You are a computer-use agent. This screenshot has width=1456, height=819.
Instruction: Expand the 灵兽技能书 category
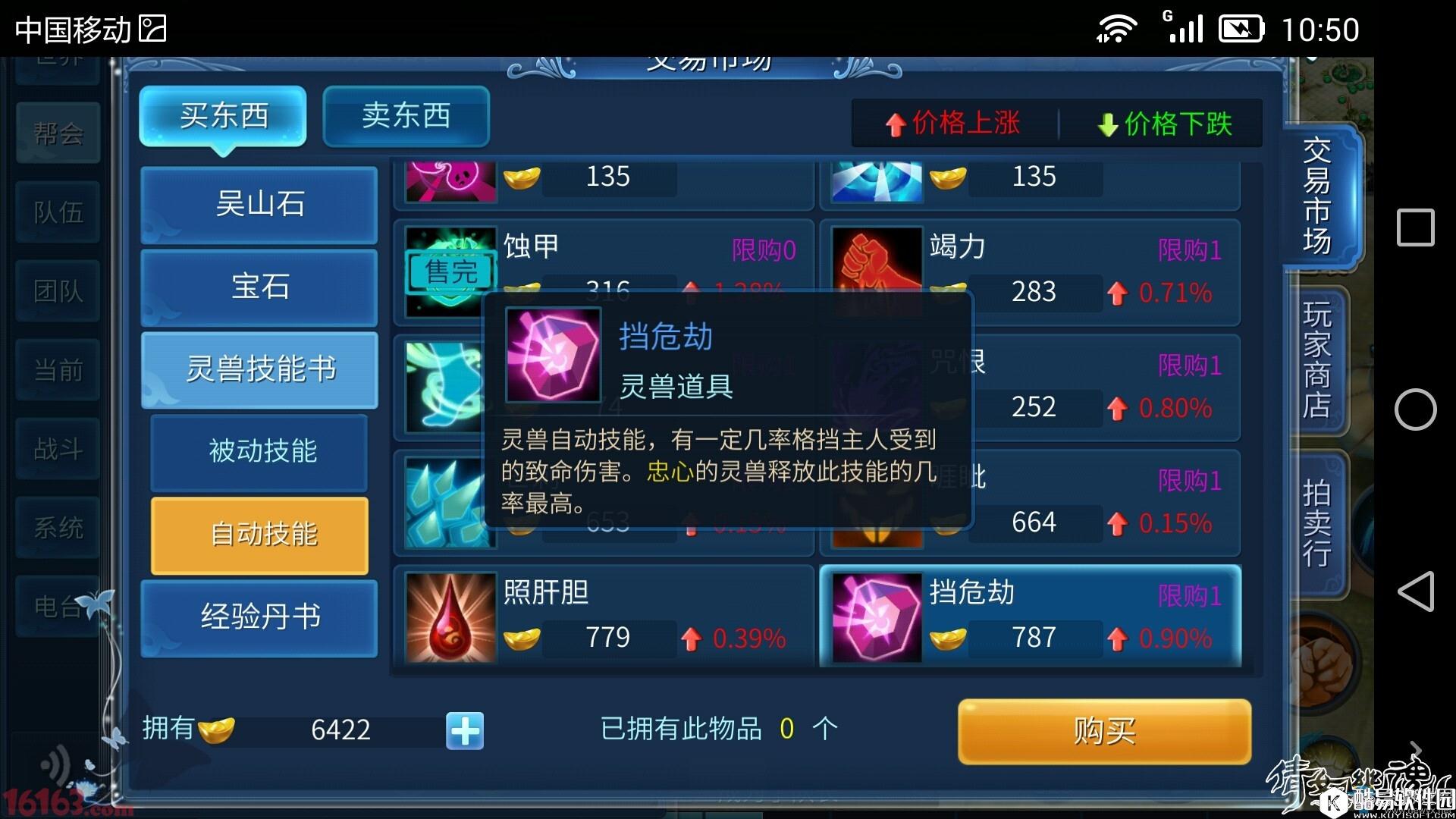click(259, 369)
